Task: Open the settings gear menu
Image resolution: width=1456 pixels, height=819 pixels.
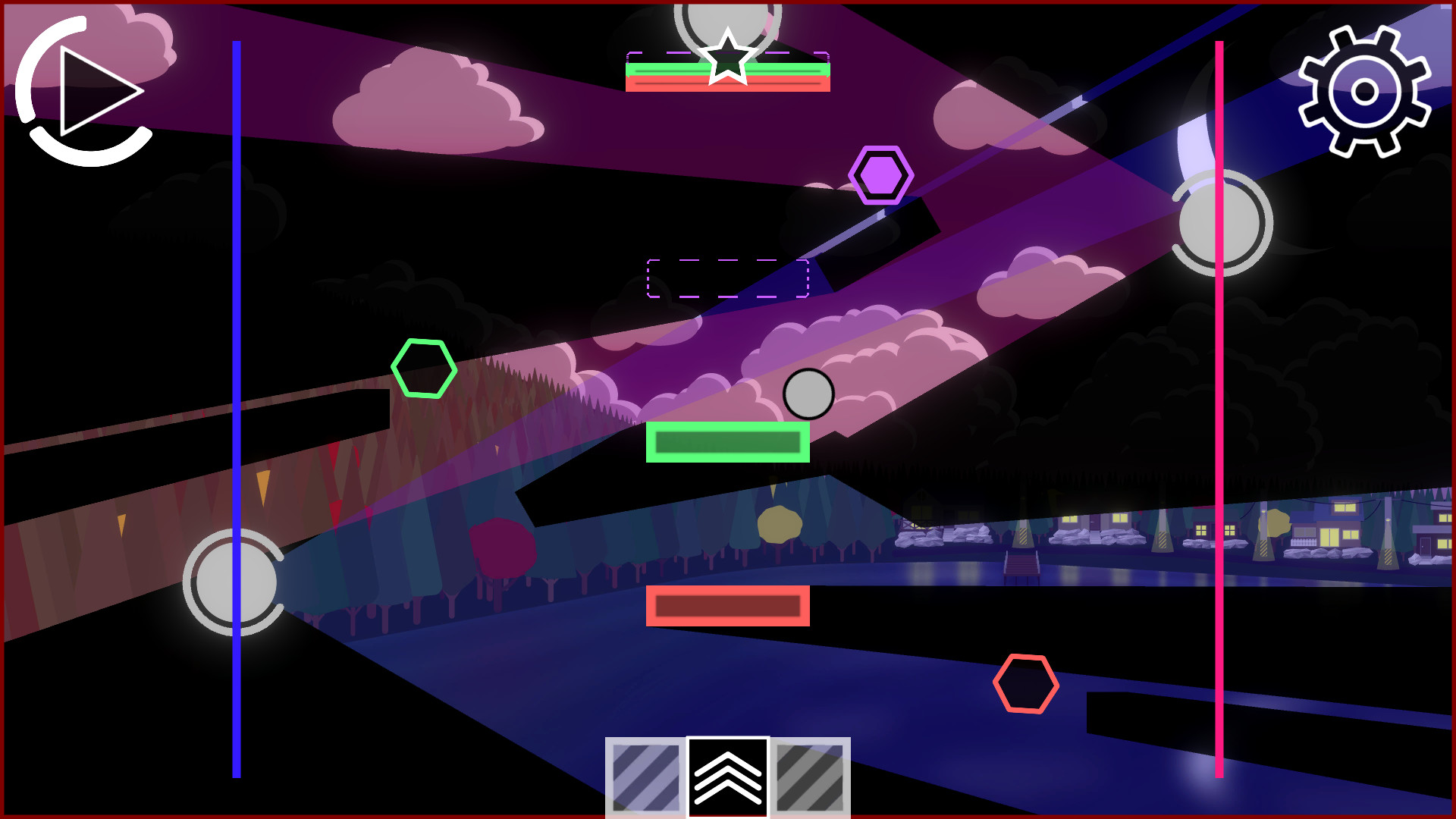Action: click(1365, 89)
